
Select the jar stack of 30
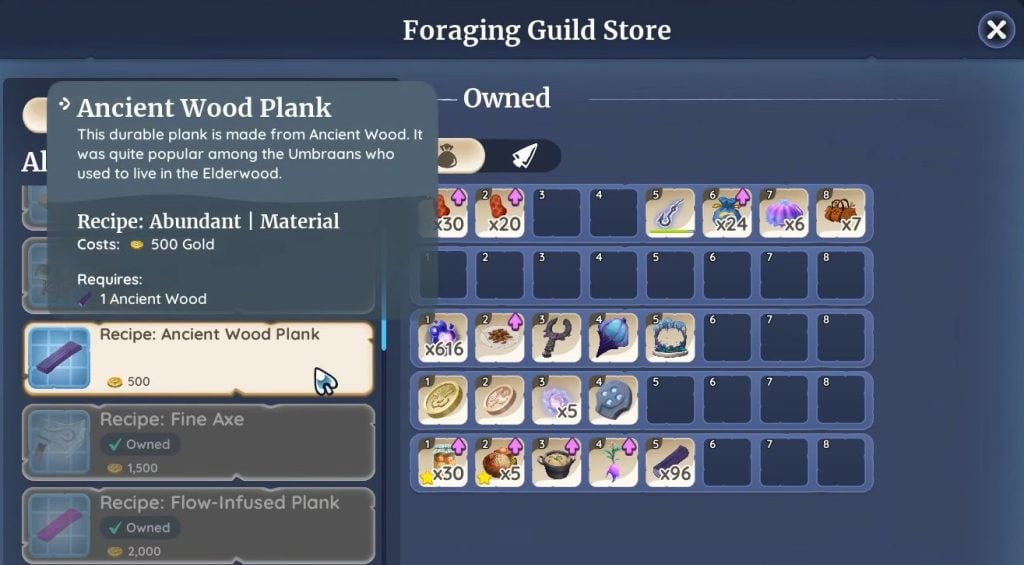(x=444, y=461)
